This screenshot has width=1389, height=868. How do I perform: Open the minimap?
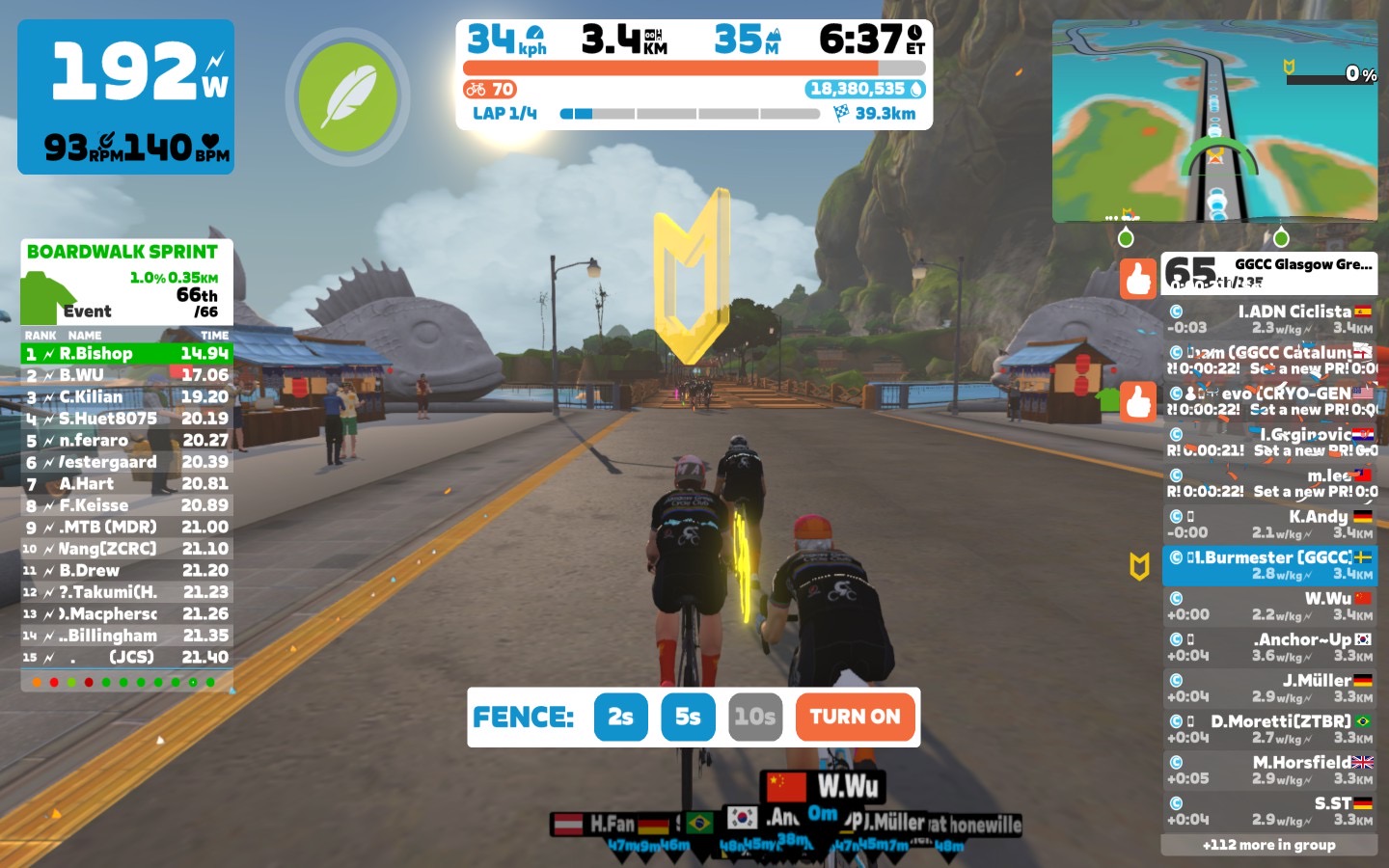coord(1214,122)
